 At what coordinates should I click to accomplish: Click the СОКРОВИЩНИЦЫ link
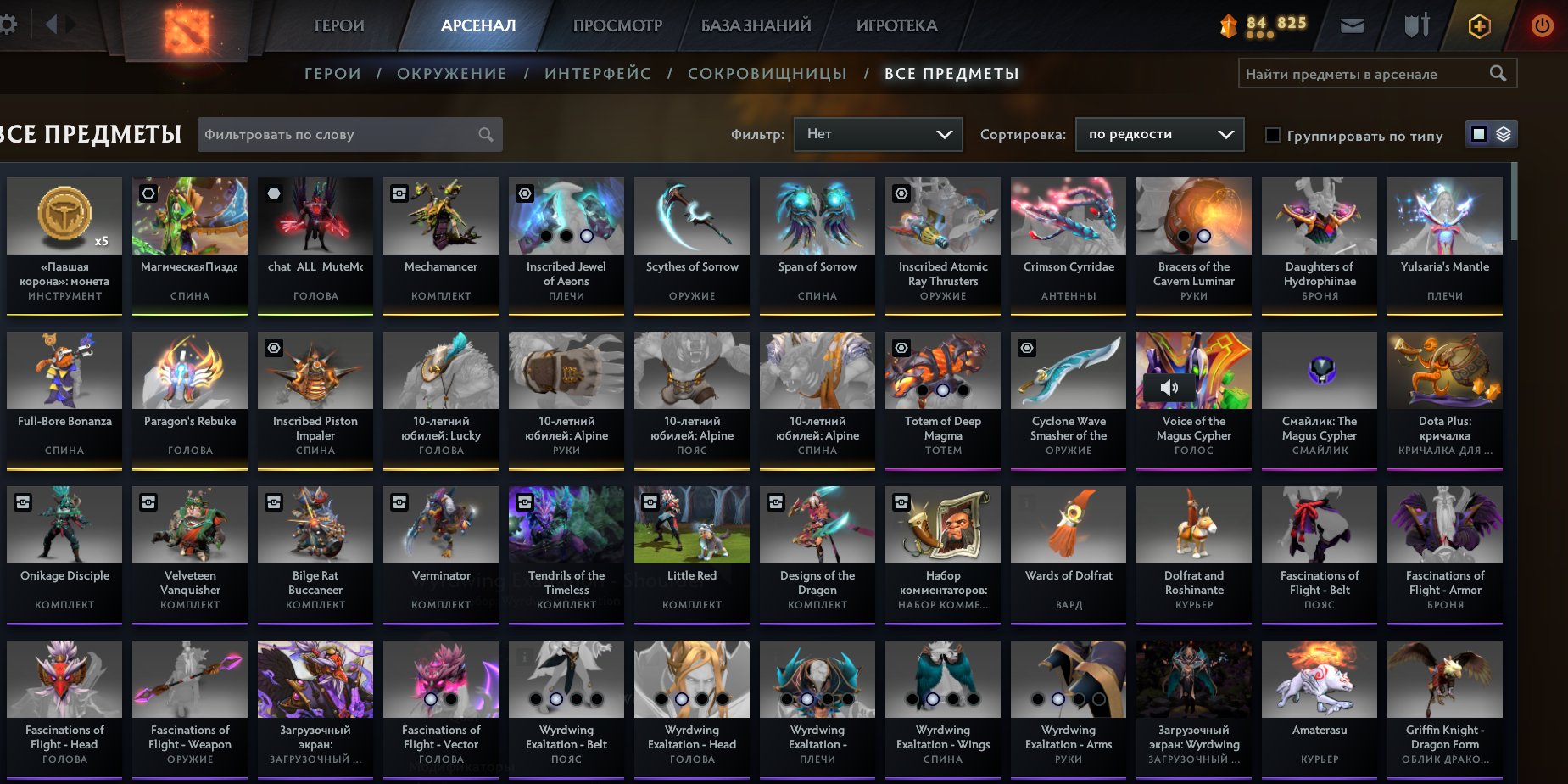click(x=767, y=73)
